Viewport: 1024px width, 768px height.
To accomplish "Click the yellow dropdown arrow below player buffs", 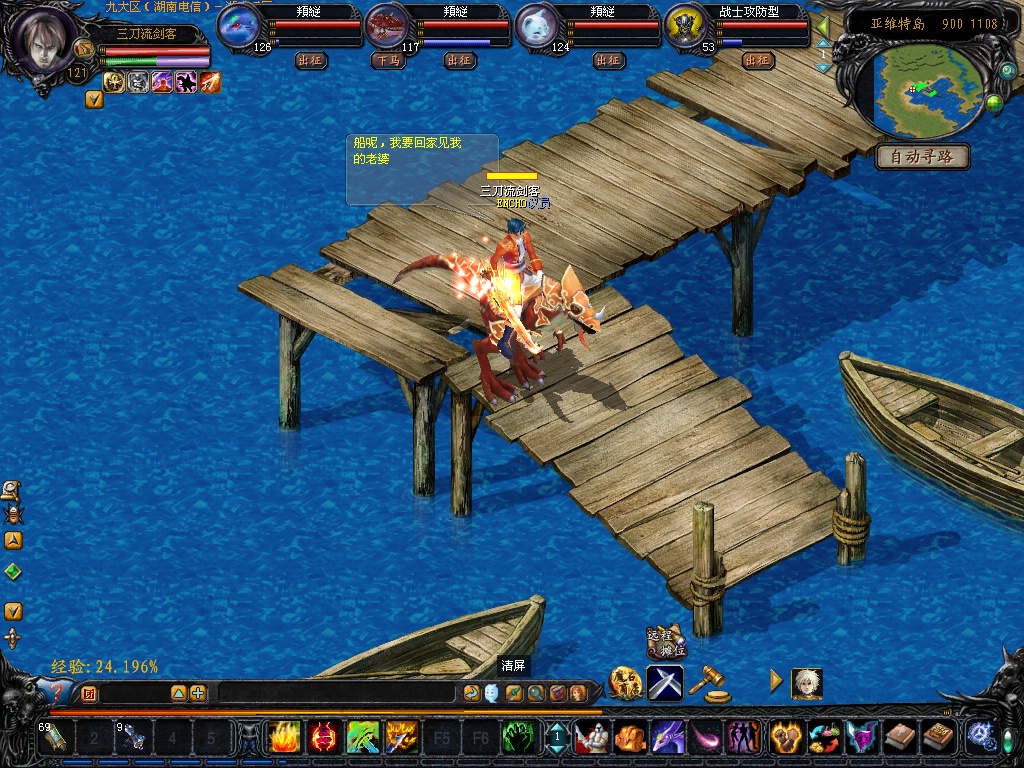I will (x=94, y=99).
